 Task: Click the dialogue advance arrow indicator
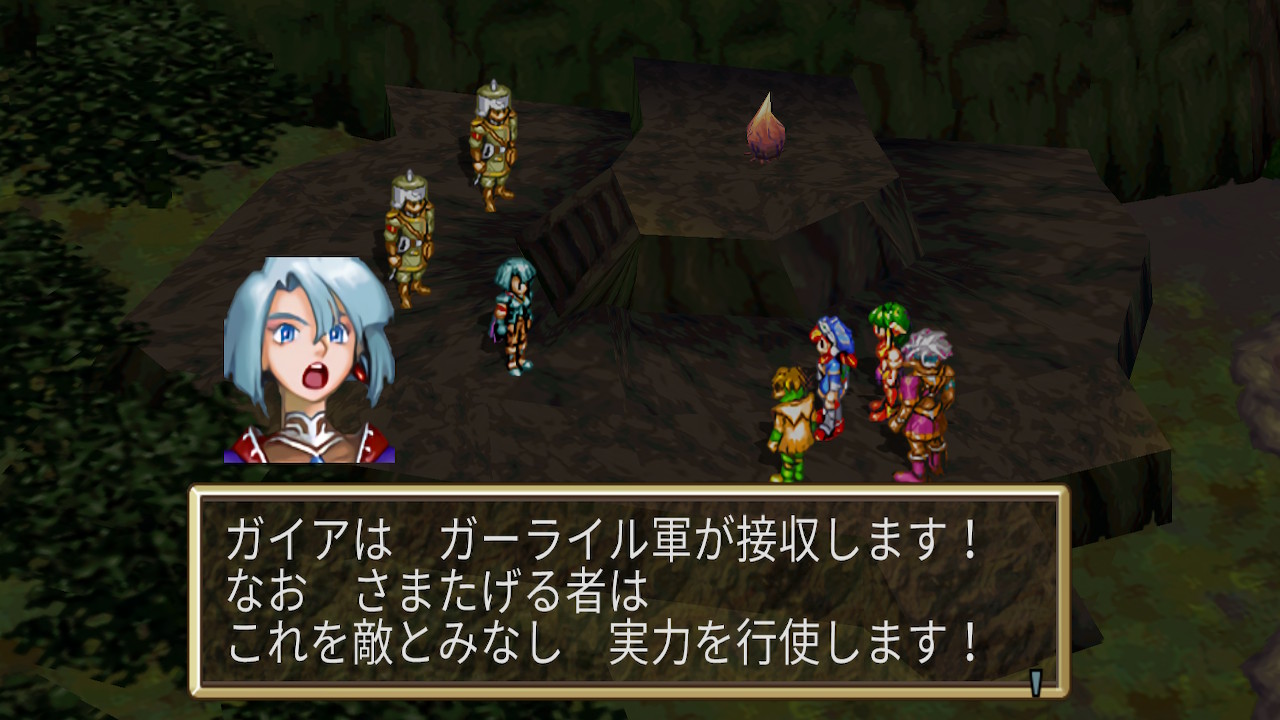1036,682
